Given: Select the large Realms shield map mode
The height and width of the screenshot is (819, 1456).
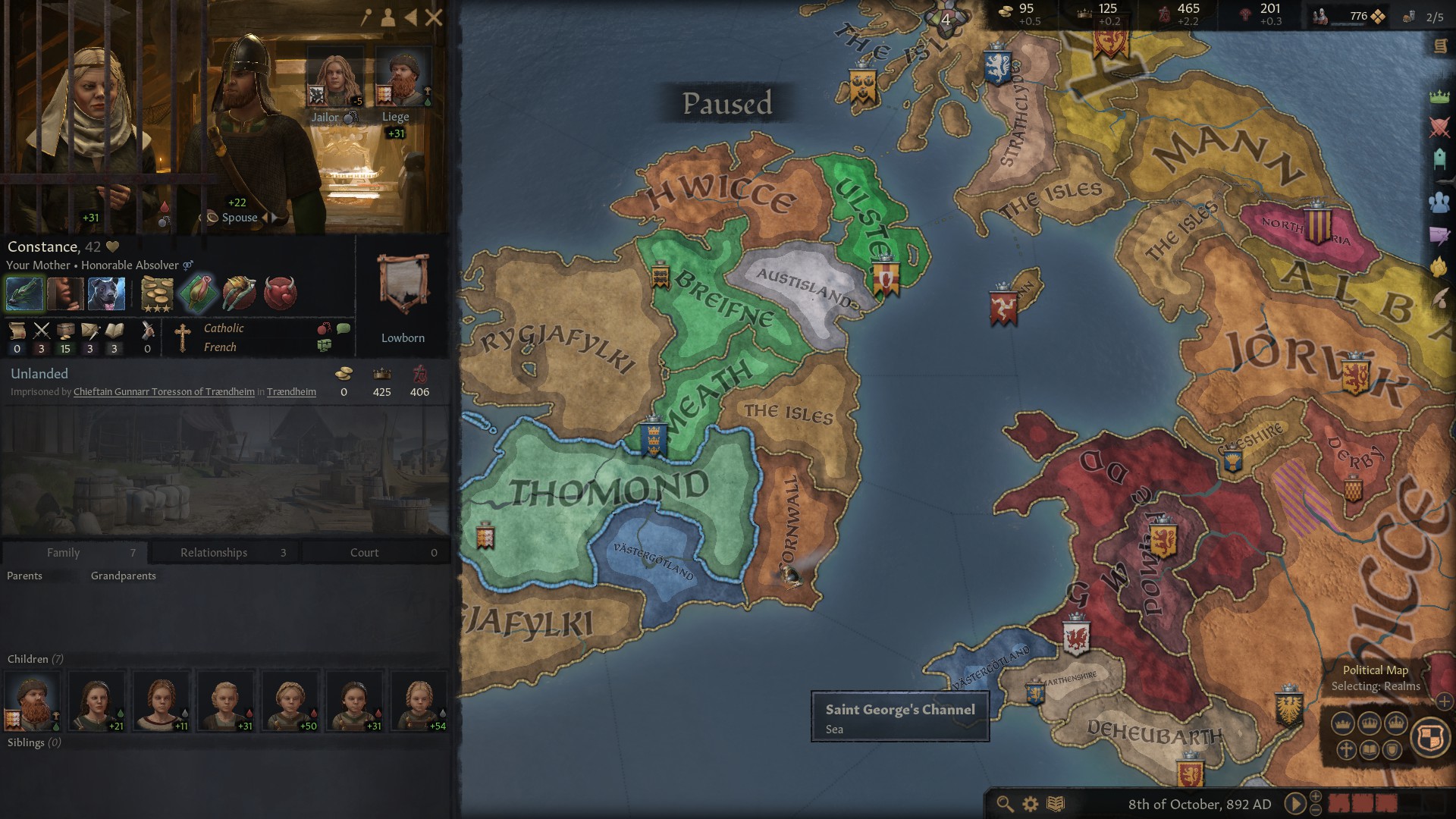Looking at the screenshot, I should 1430,736.
